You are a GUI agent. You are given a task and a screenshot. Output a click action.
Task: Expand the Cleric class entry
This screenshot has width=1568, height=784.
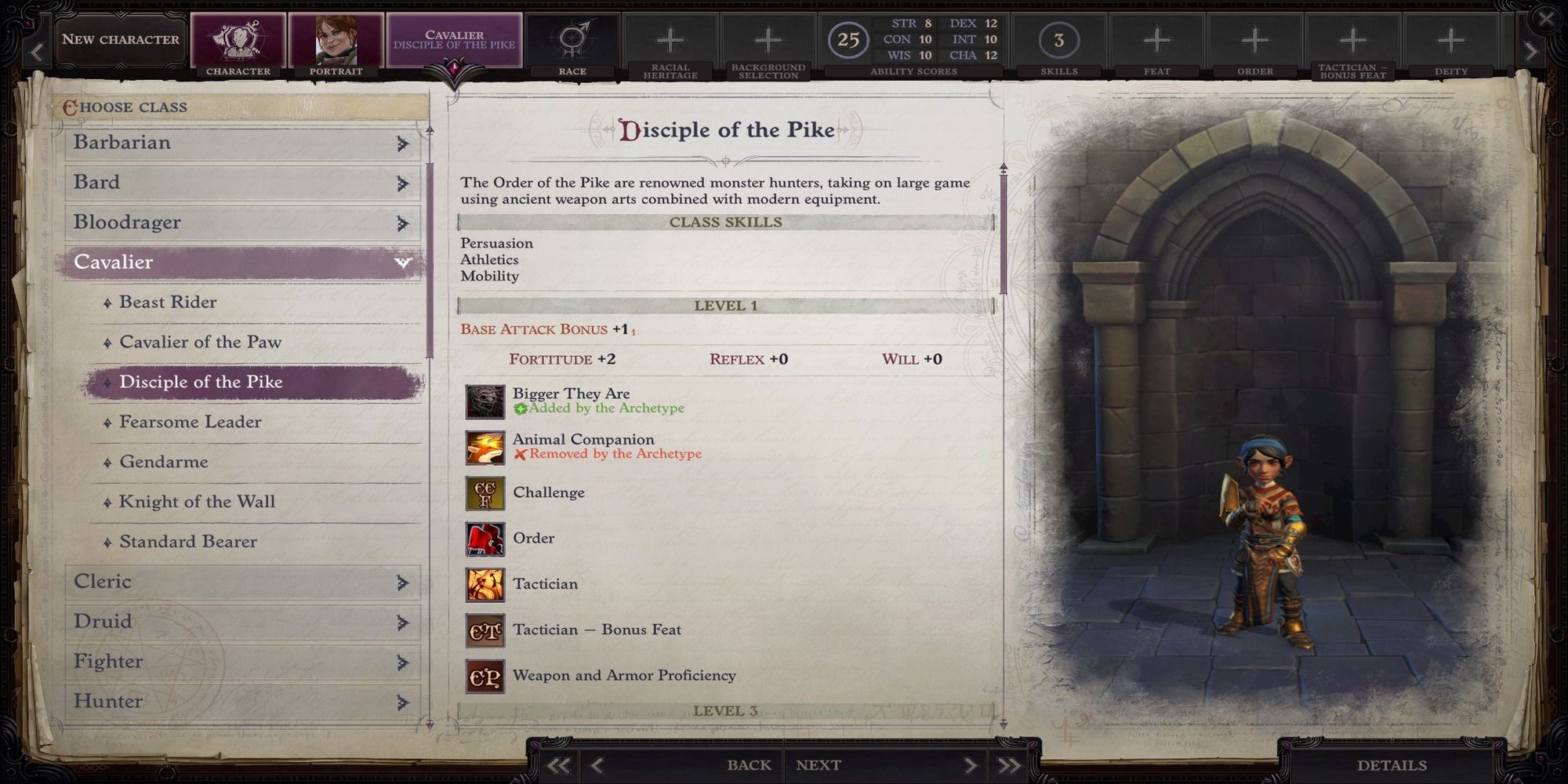[400, 582]
